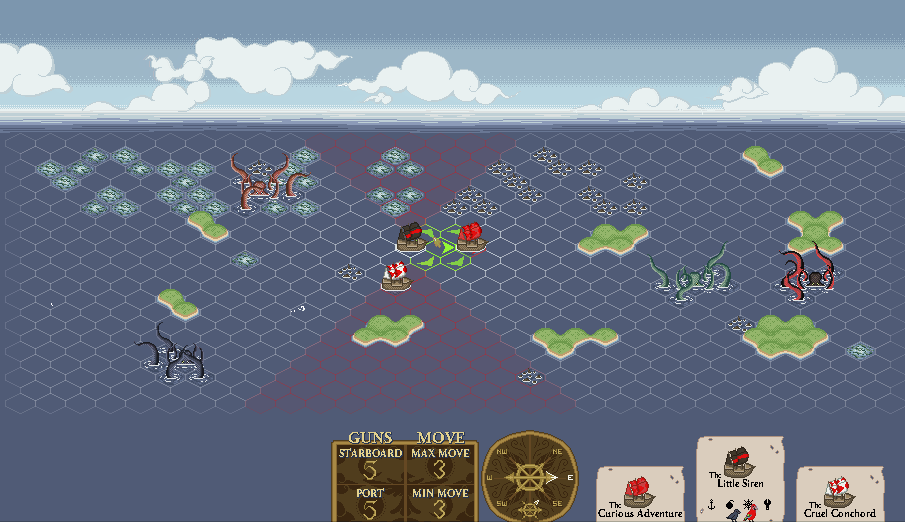Click the black crow icon on Little Siren card
The width and height of the screenshot is (905, 522).
(737, 517)
